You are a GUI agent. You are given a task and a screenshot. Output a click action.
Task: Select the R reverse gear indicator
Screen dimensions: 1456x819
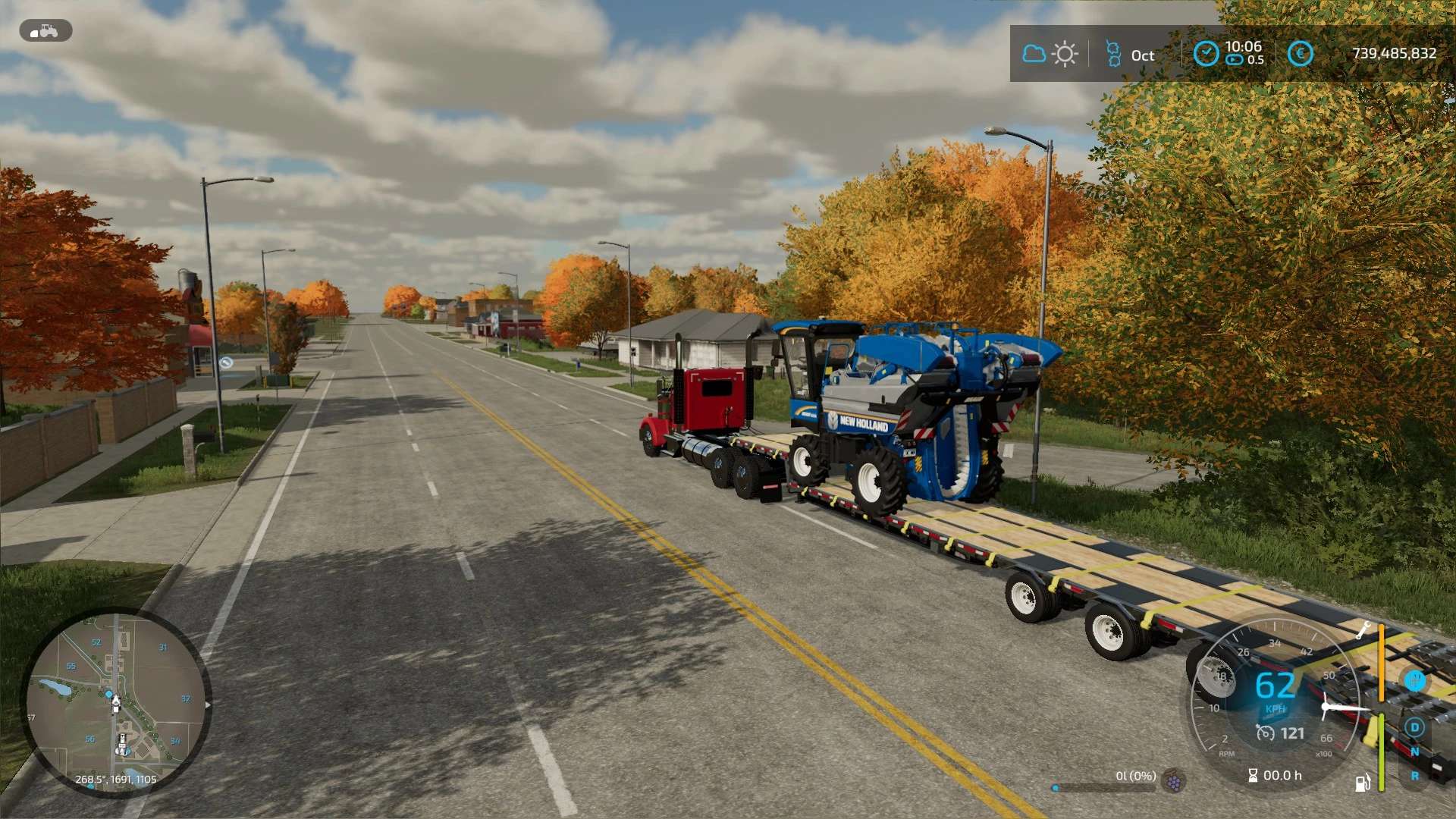(x=1414, y=776)
